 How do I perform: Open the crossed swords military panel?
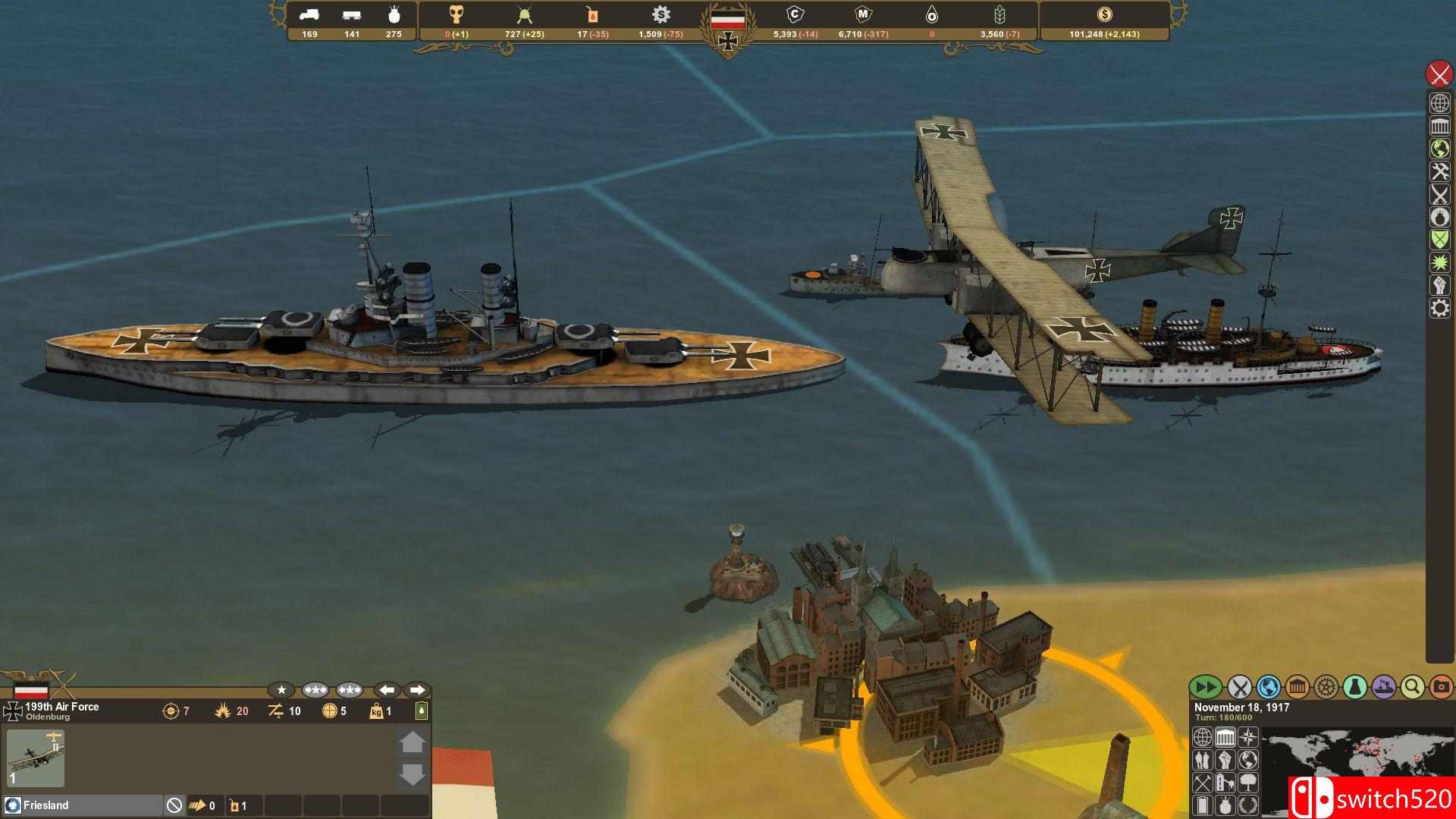tap(1239, 687)
